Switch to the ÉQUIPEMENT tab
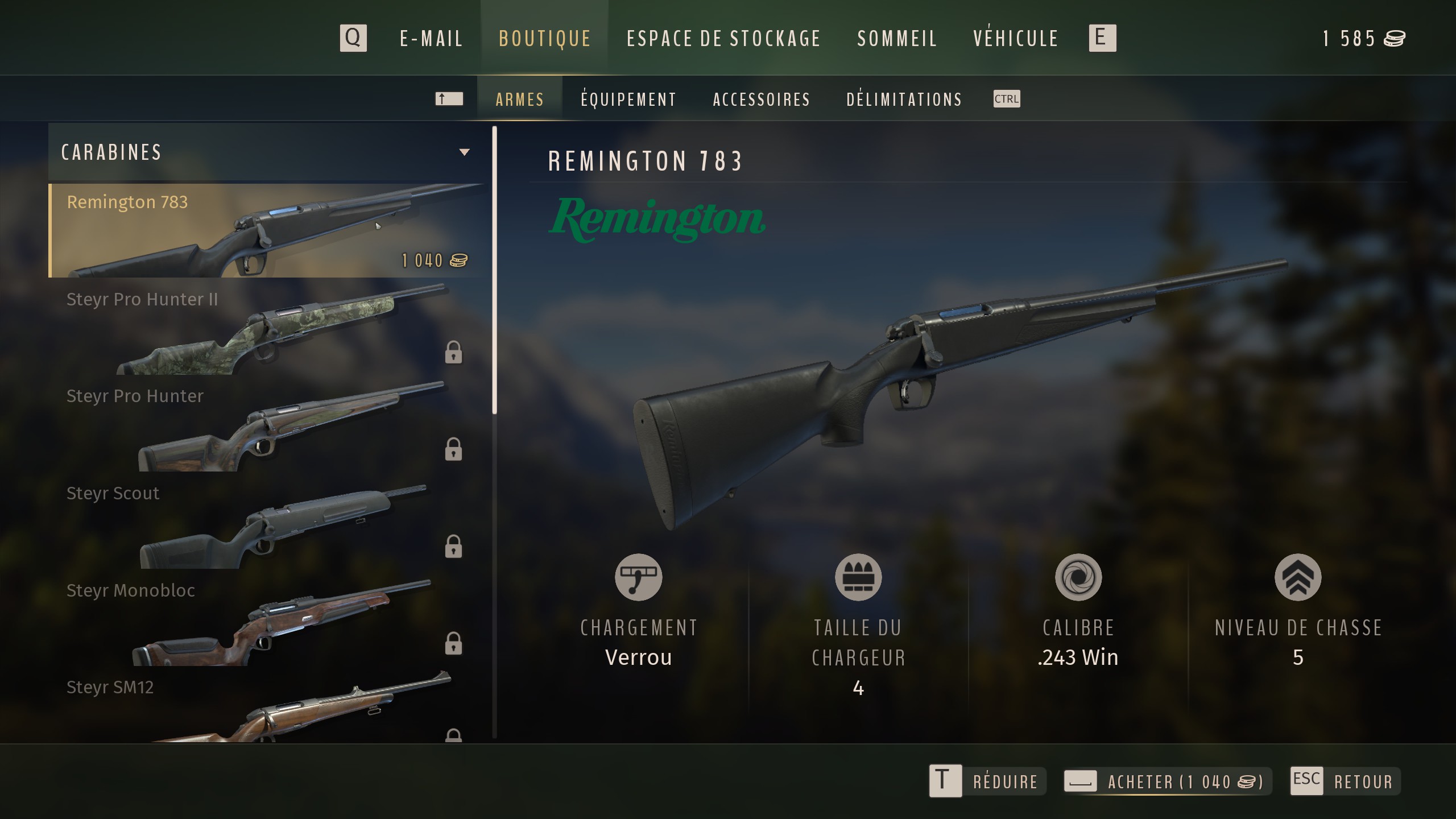 coord(627,99)
